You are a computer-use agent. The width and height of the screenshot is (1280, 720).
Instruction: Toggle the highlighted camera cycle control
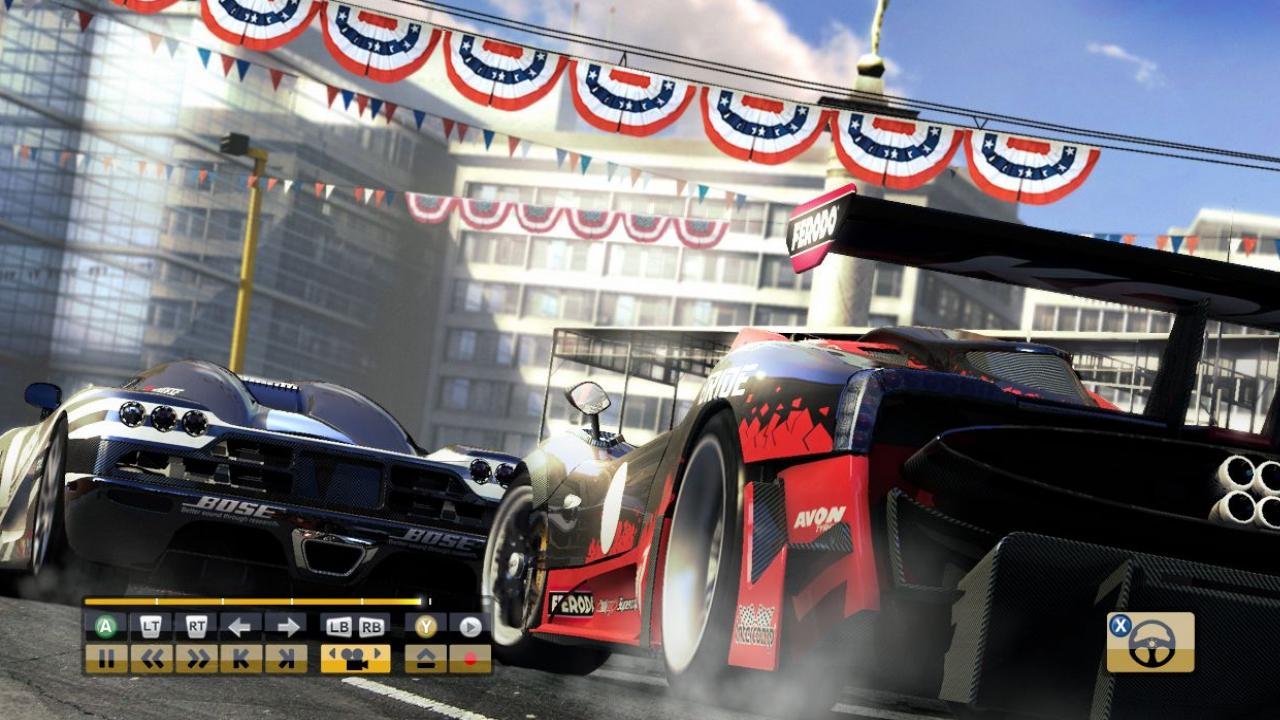pos(355,658)
